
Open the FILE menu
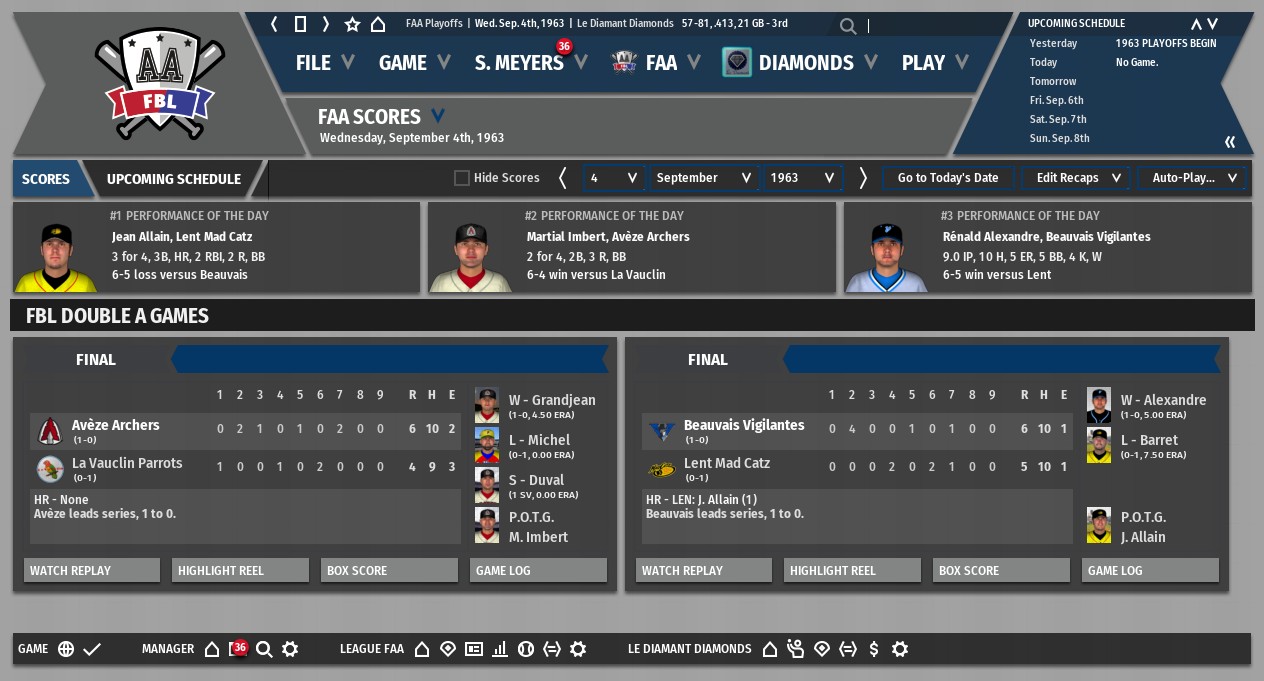pyautogui.click(x=324, y=63)
